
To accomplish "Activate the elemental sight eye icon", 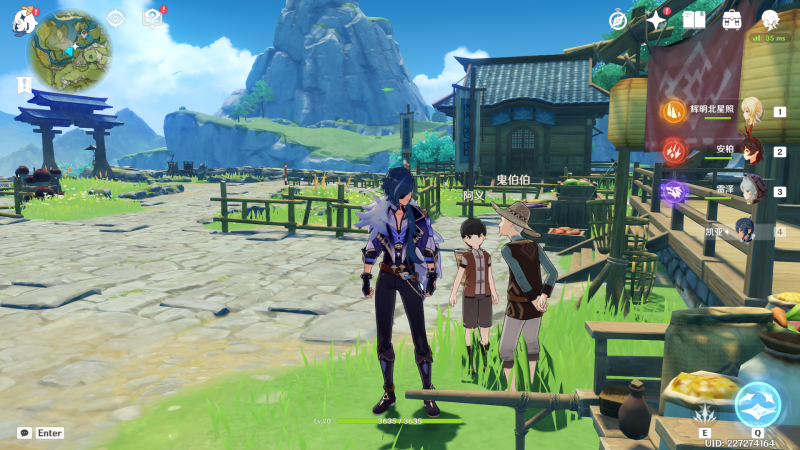I will (x=115, y=18).
